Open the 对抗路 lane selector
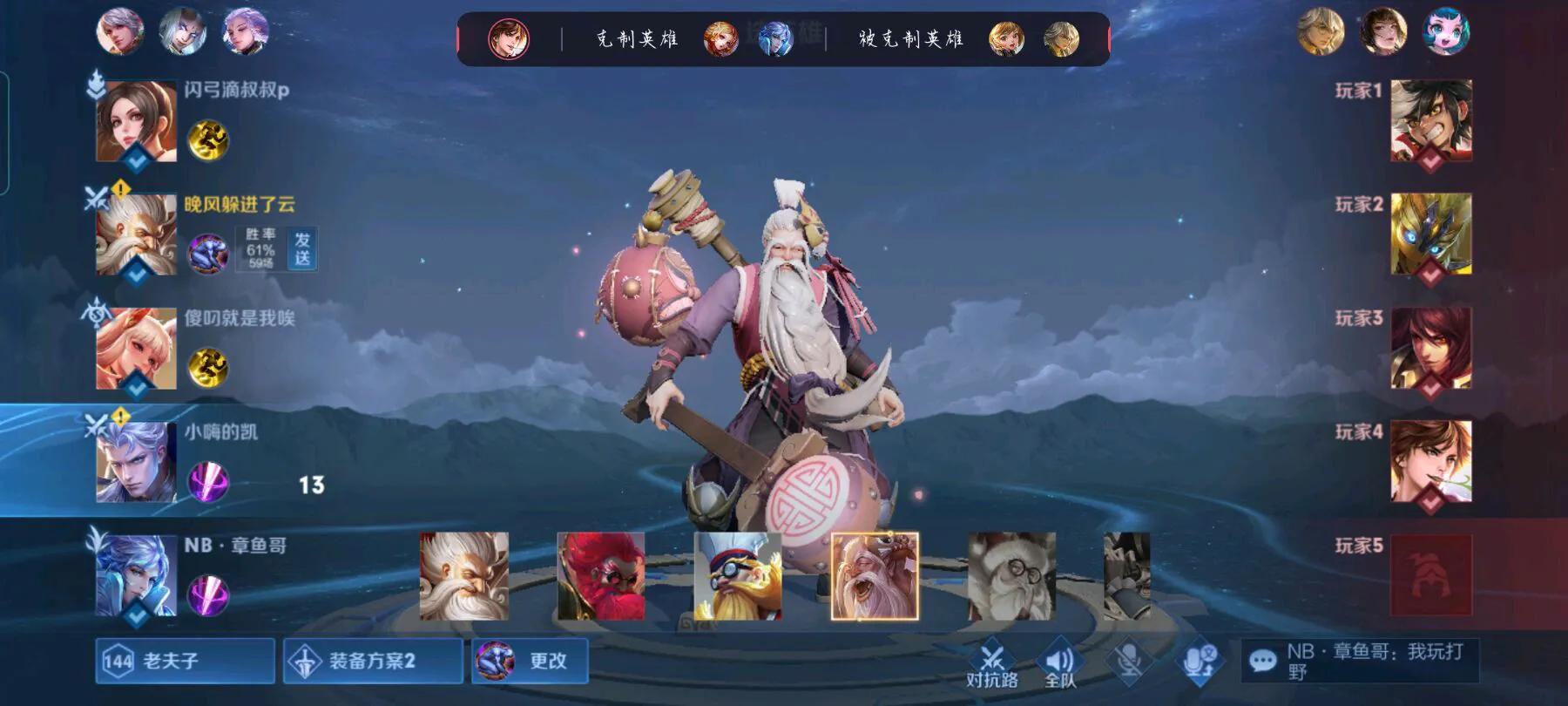The width and height of the screenshot is (1568, 706). [992, 664]
